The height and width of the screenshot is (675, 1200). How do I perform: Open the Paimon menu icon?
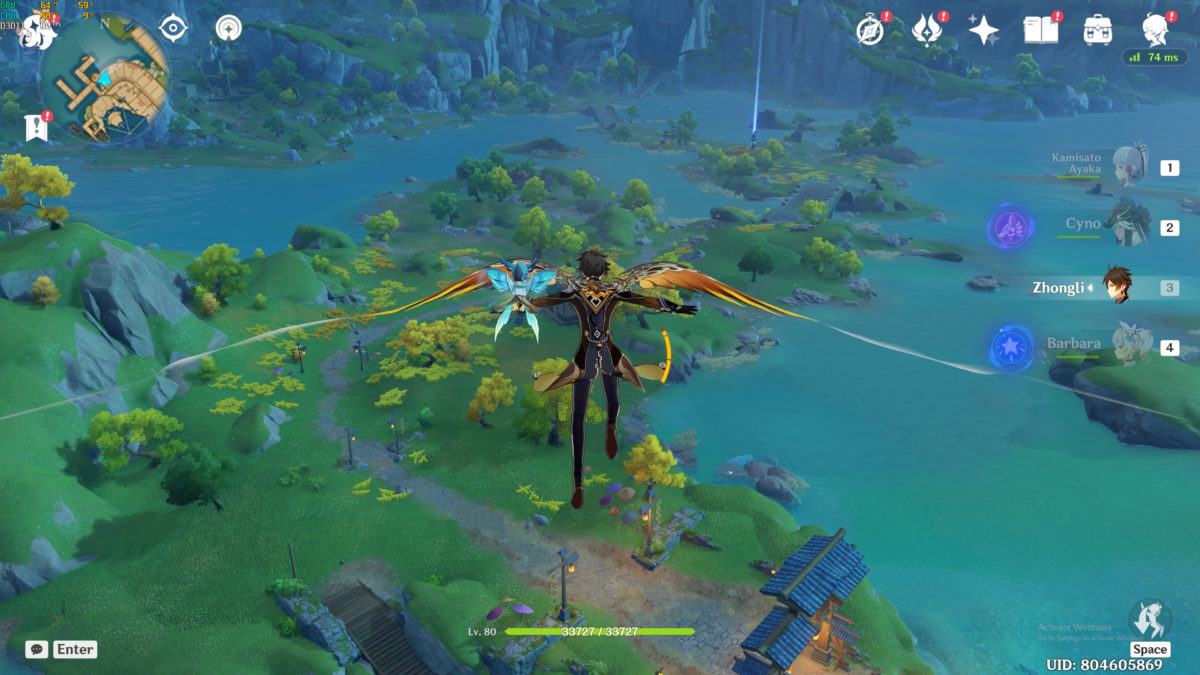point(36,32)
